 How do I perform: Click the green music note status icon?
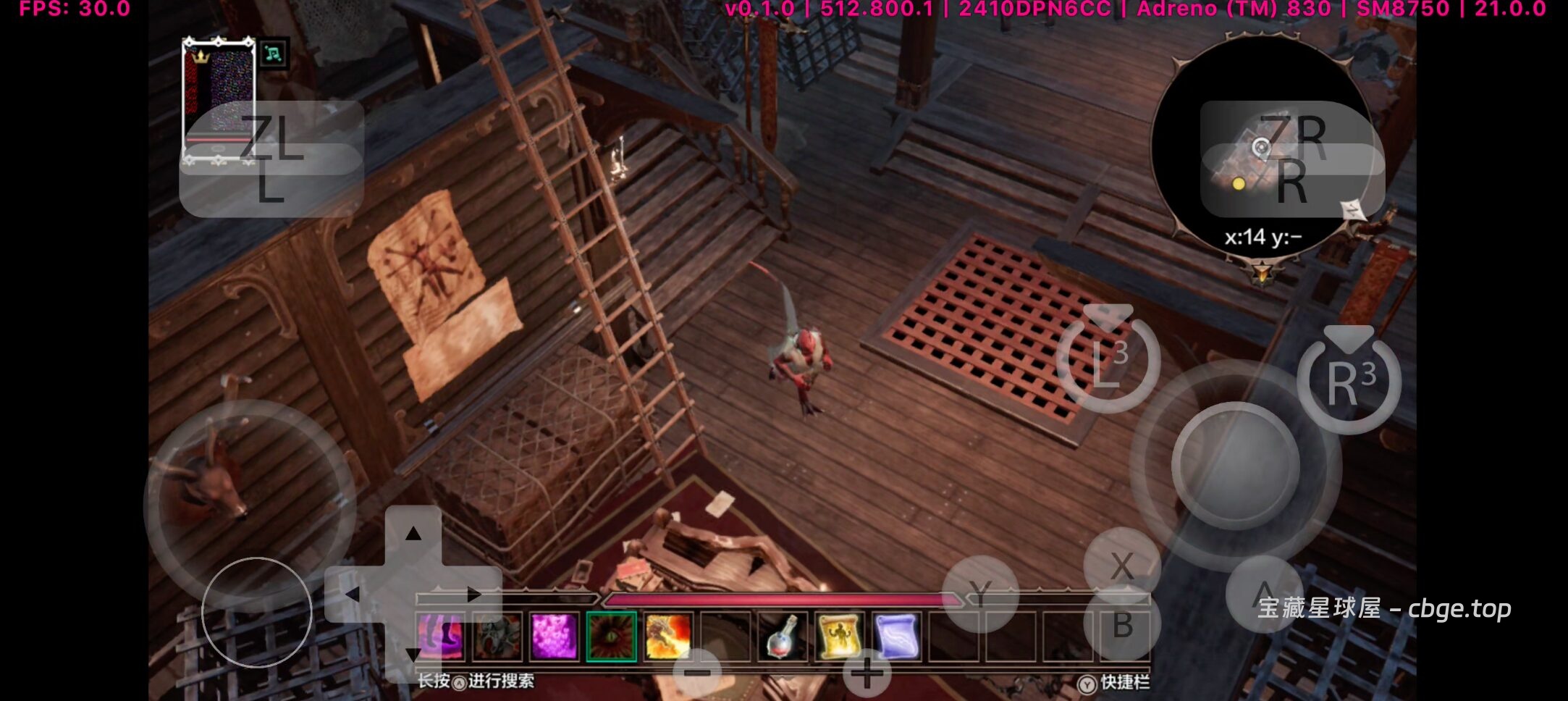tap(273, 54)
